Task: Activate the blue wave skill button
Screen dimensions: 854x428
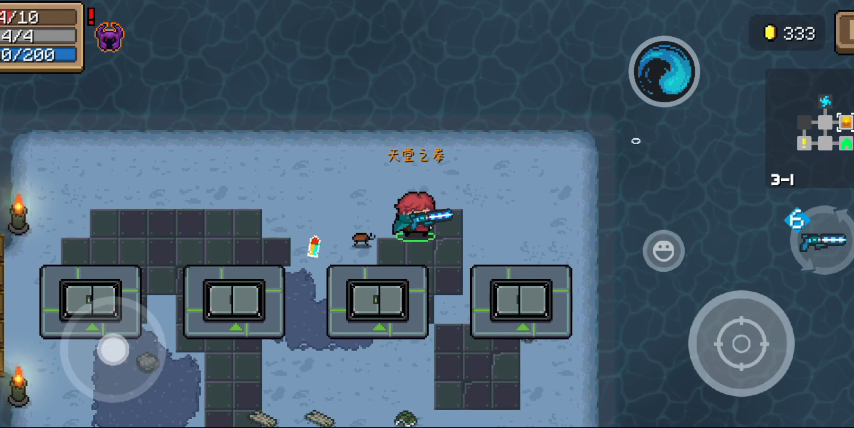Action: [x=663, y=72]
